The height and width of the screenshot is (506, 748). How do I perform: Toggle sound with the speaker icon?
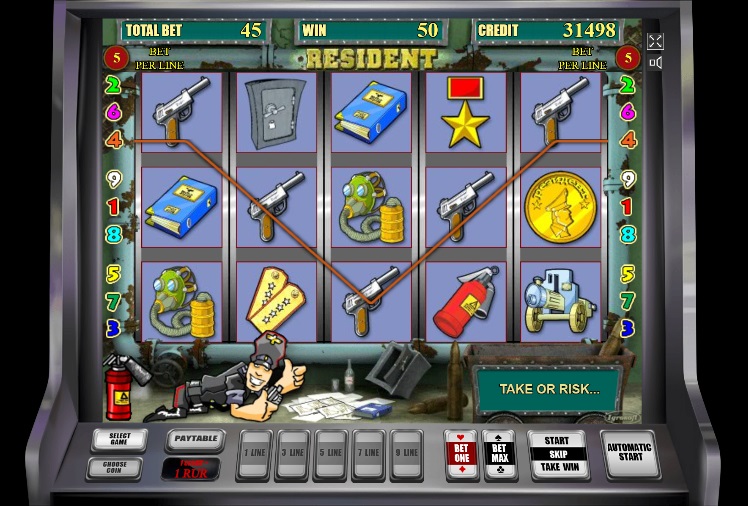click(x=655, y=63)
